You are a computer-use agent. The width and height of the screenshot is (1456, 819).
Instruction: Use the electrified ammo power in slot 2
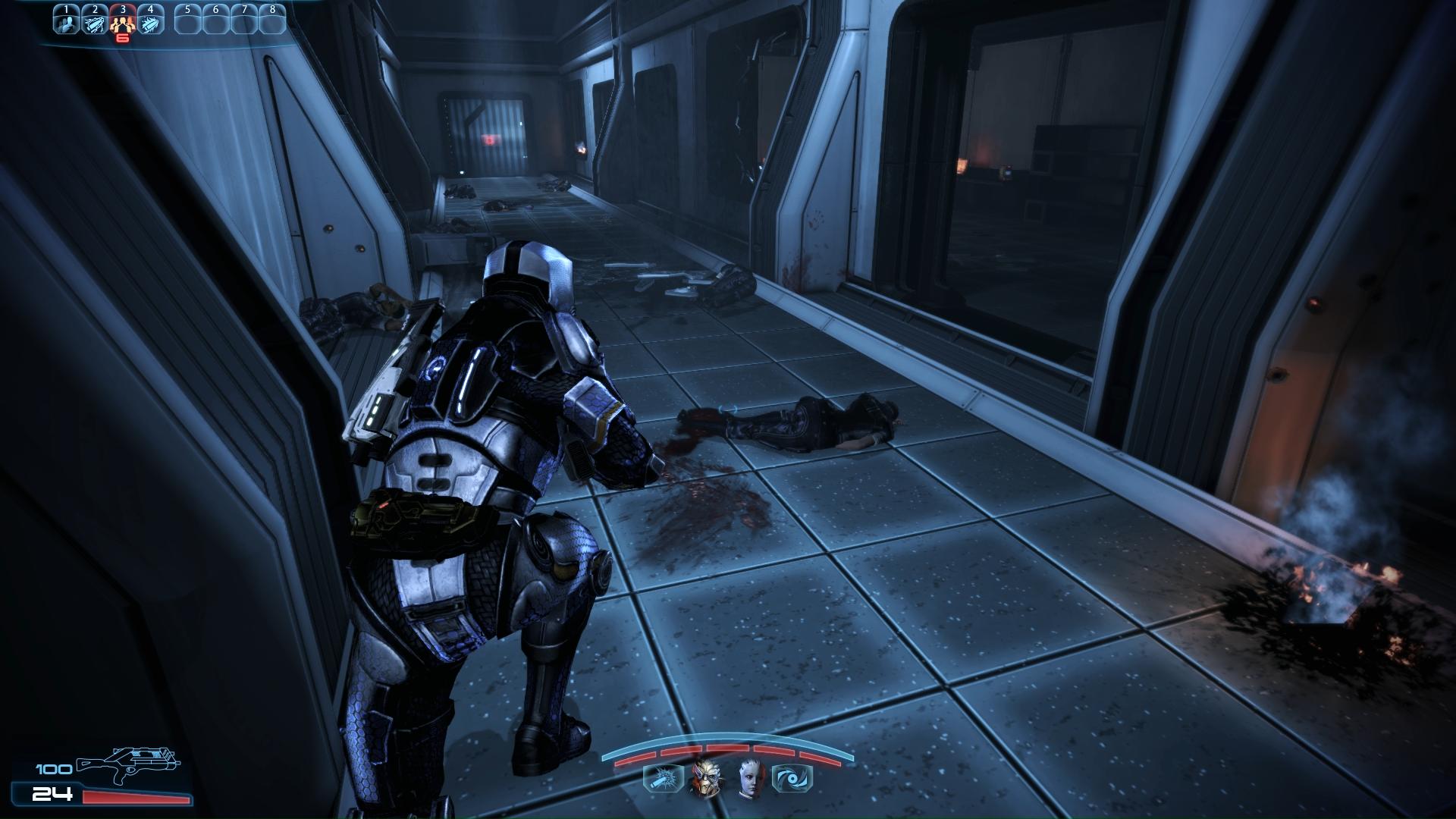tap(94, 22)
